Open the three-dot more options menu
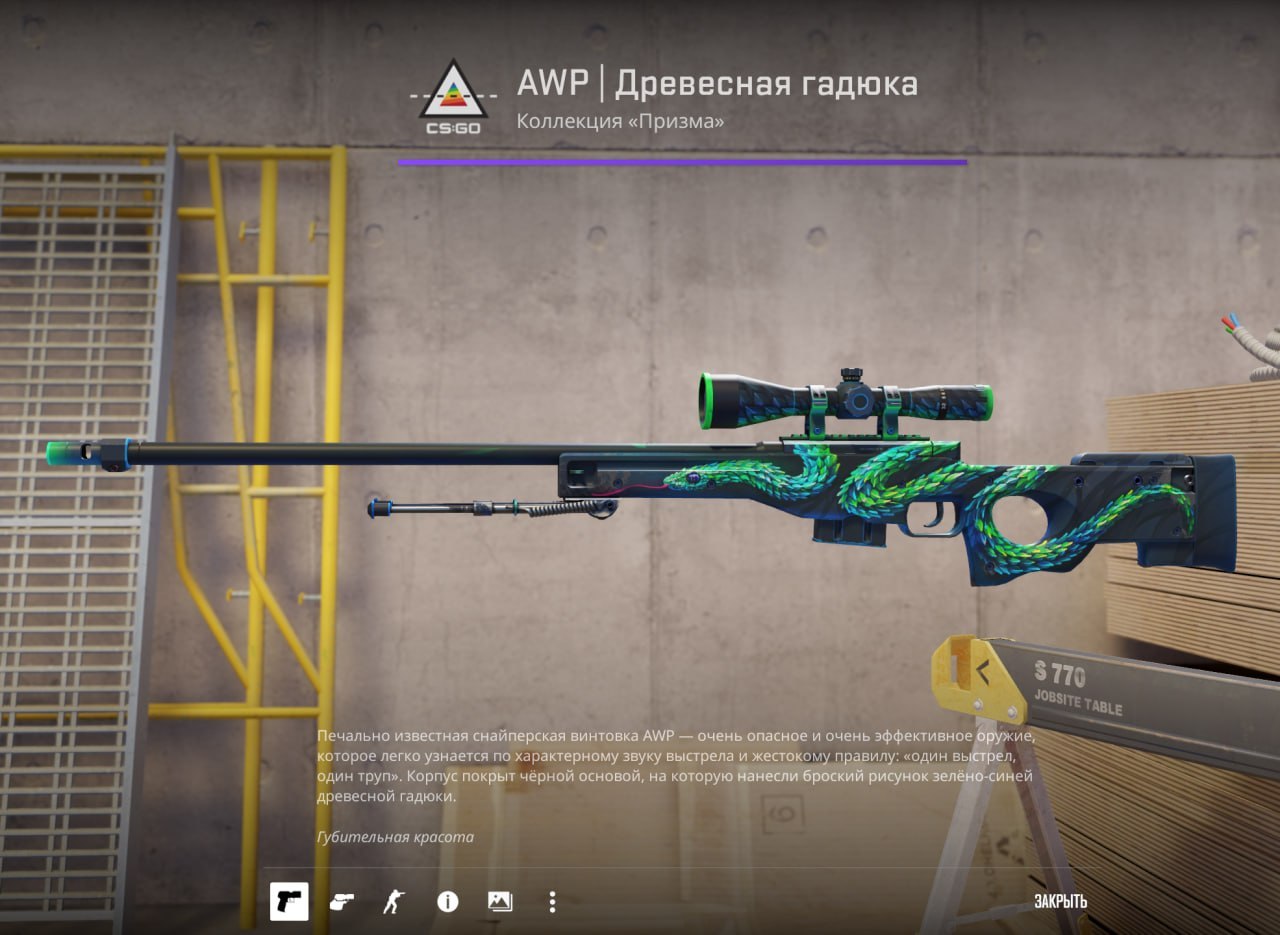 click(x=552, y=902)
